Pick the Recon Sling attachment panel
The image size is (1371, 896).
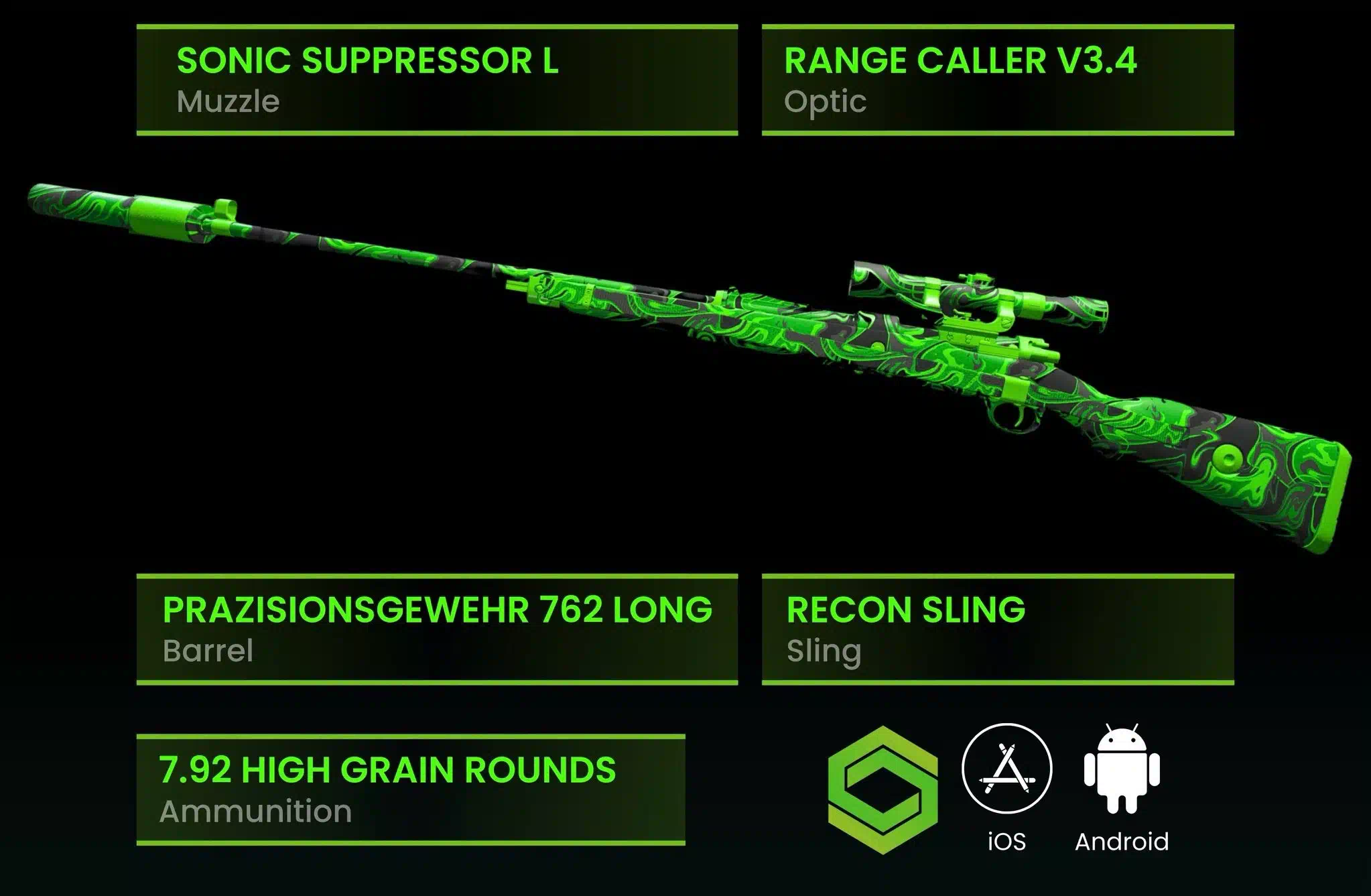[x=997, y=629]
